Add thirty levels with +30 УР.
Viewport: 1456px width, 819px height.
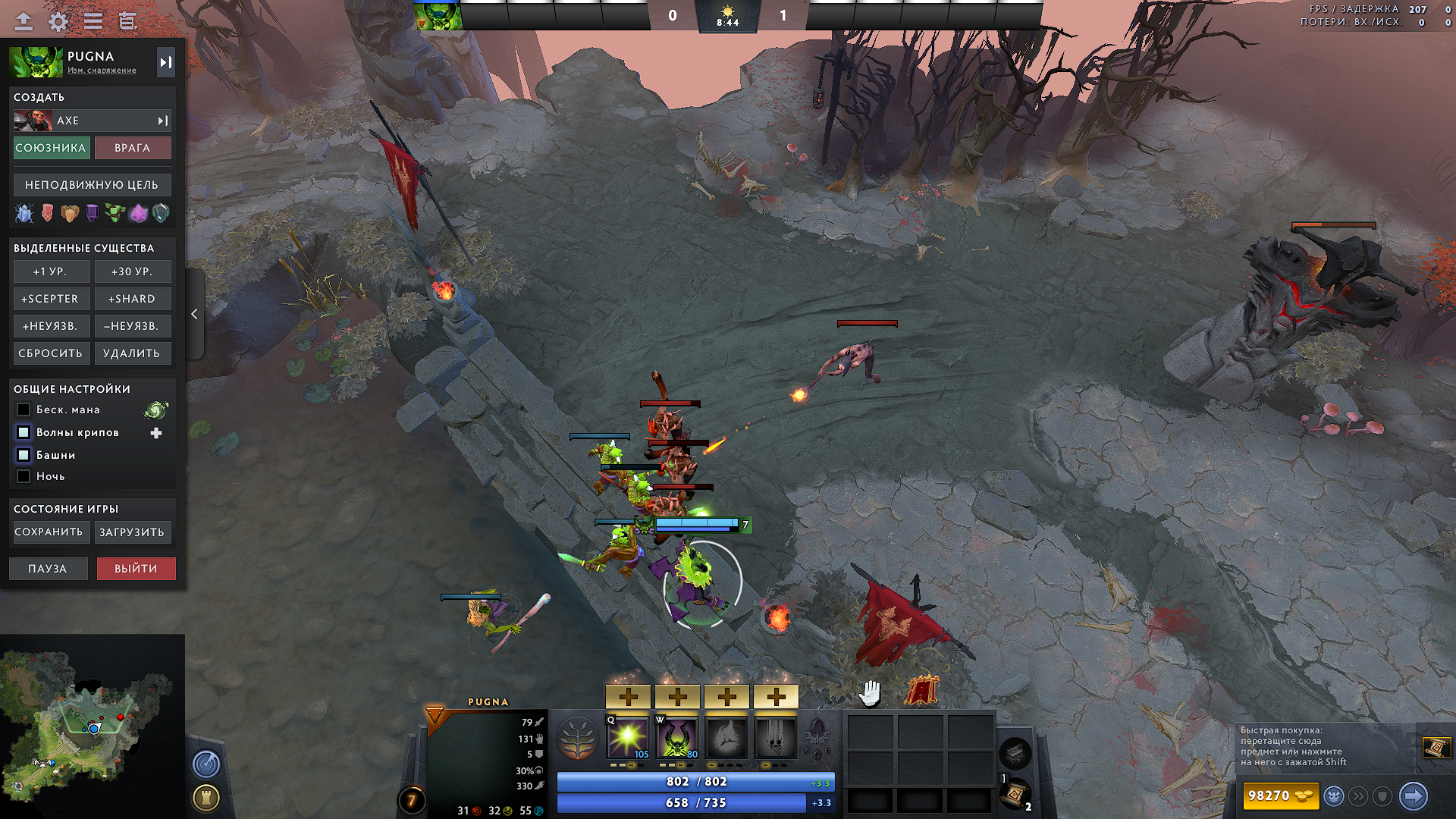click(132, 271)
